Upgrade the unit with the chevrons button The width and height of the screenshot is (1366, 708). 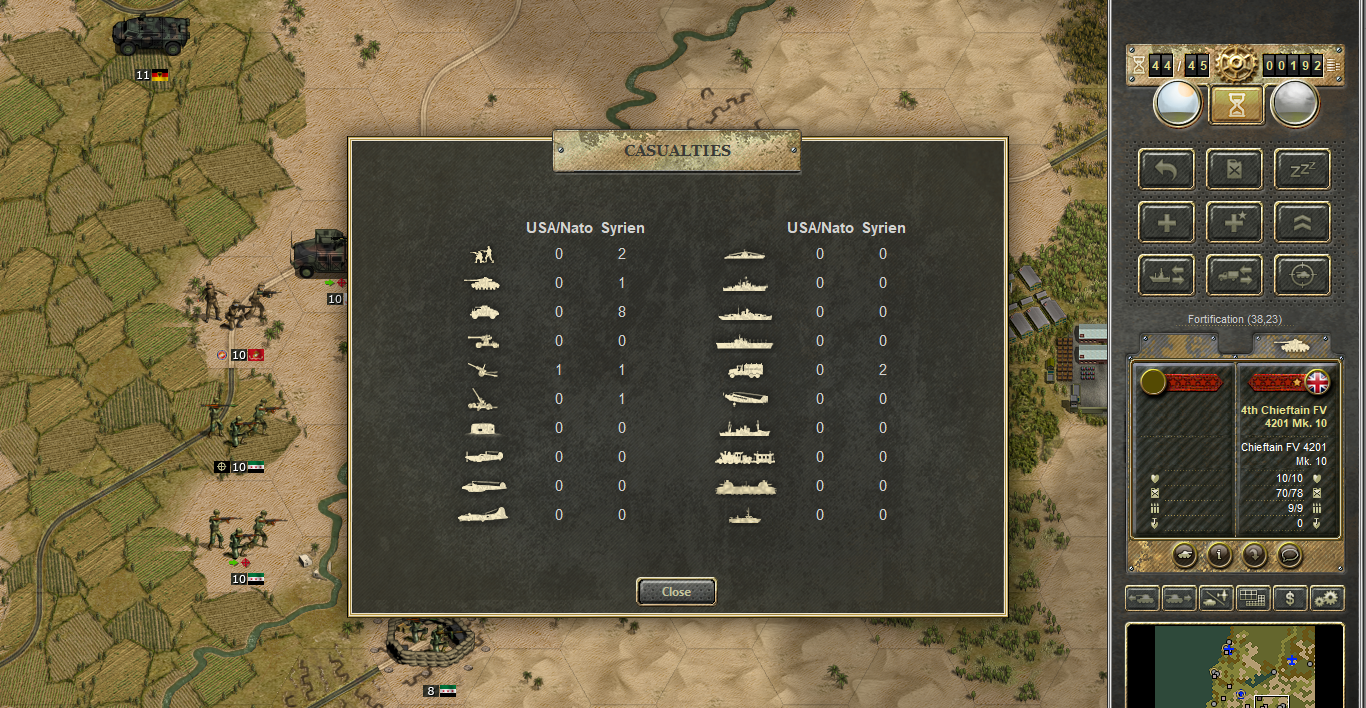pyautogui.click(x=1302, y=222)
